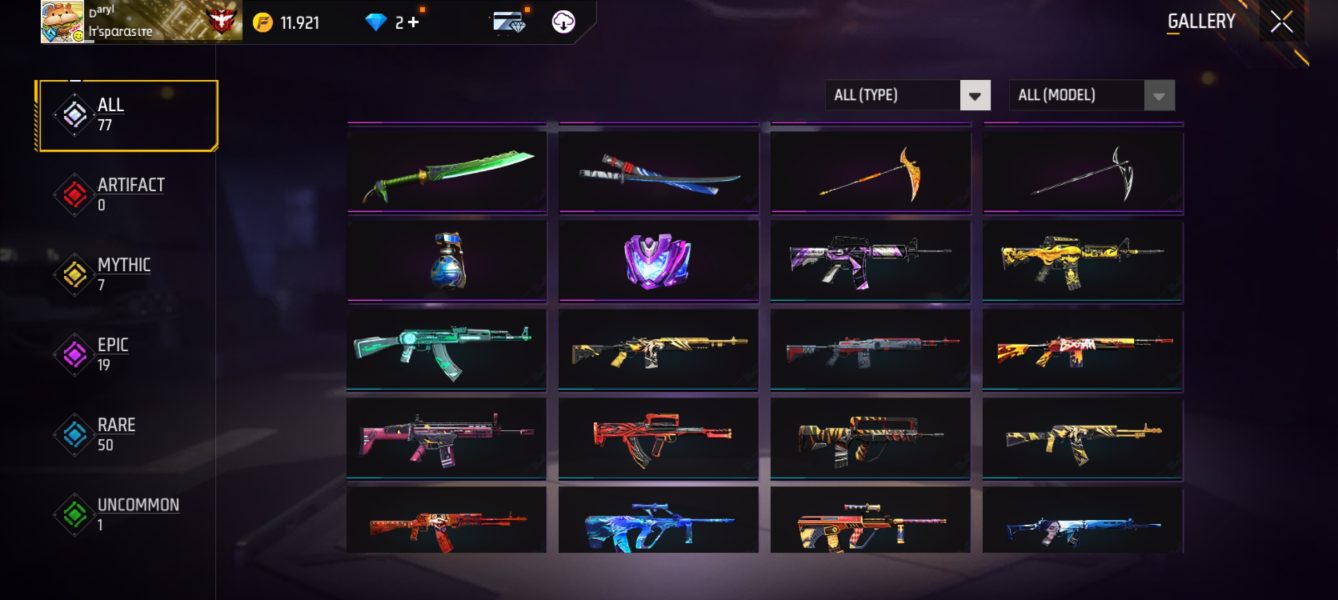
Task: Select the purple gloo wall skin
Action: click(x=659, y=260)
